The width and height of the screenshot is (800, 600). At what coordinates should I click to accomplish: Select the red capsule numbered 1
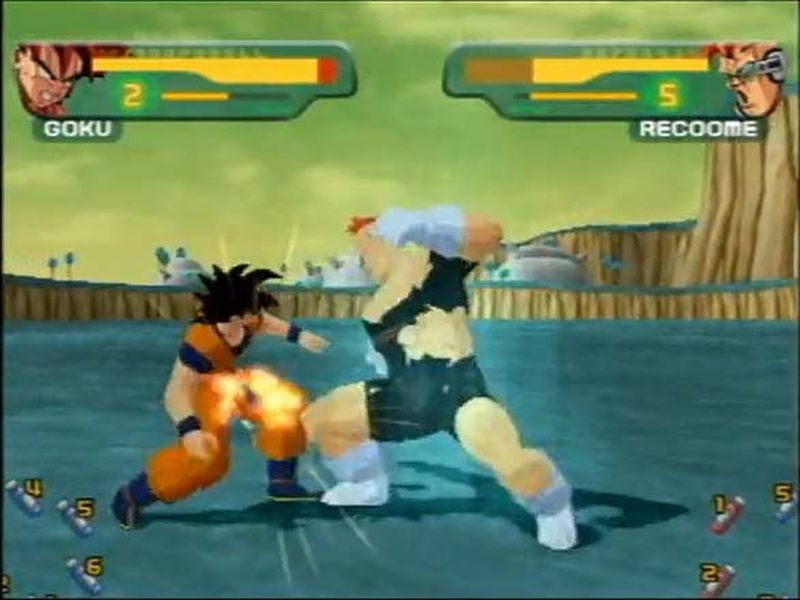727,513
